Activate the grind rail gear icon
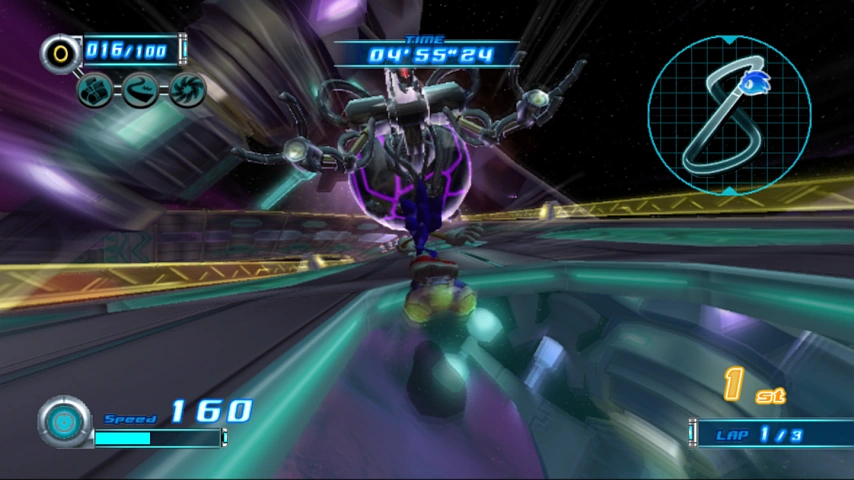 point(141,90)
